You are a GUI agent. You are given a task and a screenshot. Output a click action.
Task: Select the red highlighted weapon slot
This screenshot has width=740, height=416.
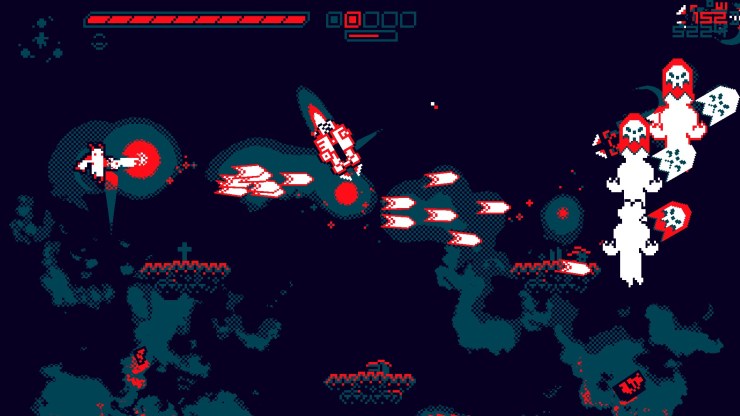352,19
